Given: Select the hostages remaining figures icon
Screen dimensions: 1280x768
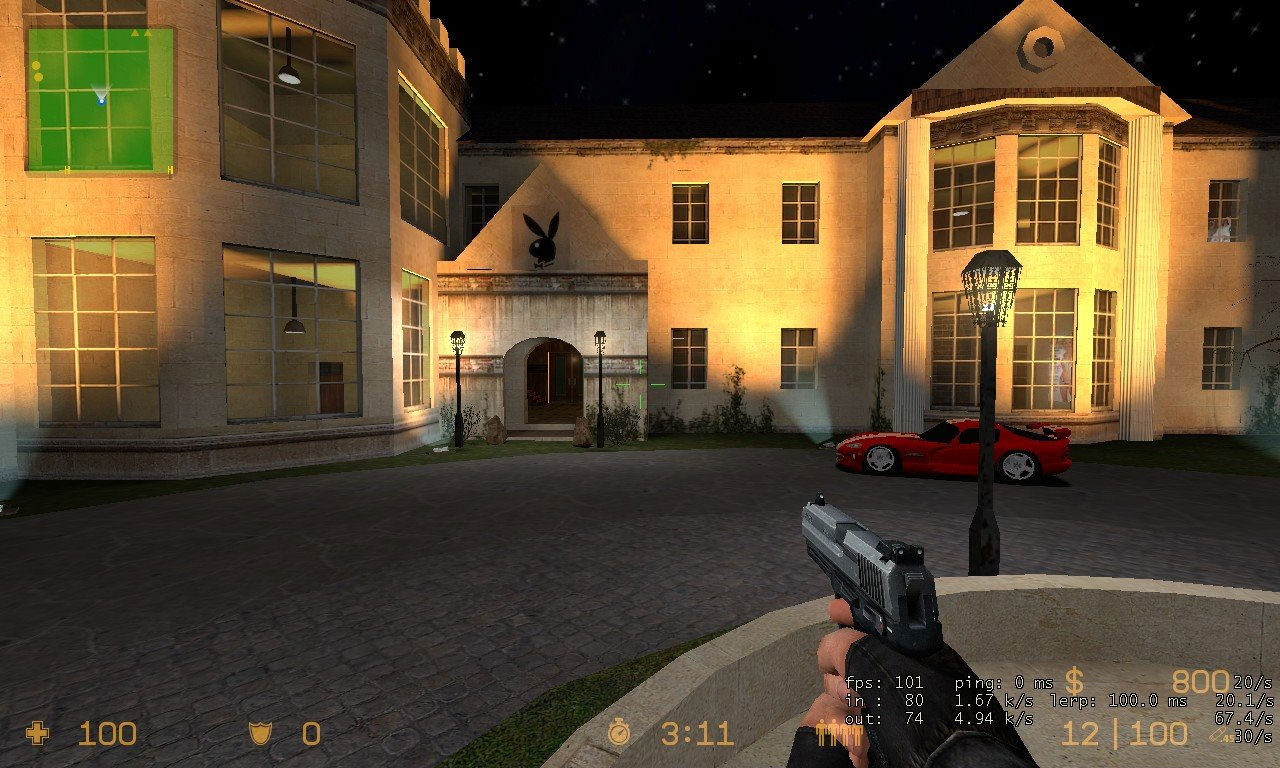Looking at the screenshot, I should pyautogui.click(x=840, y=734).
